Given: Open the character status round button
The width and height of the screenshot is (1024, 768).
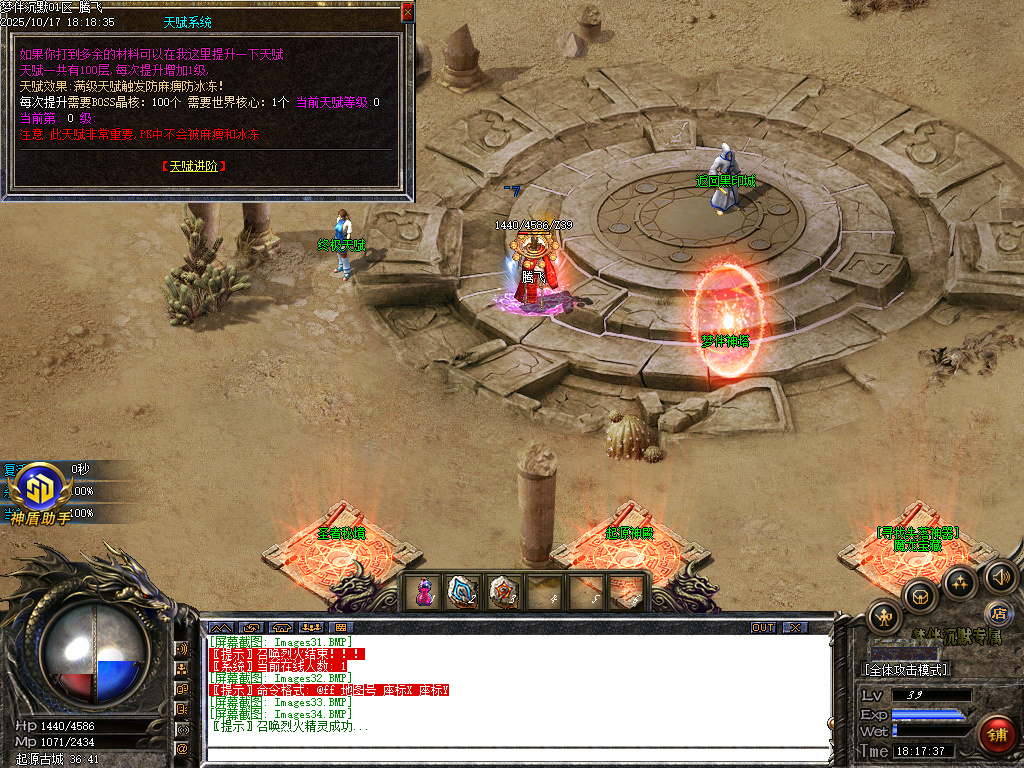Looking at the screenshot, I should tap(885, 617).
